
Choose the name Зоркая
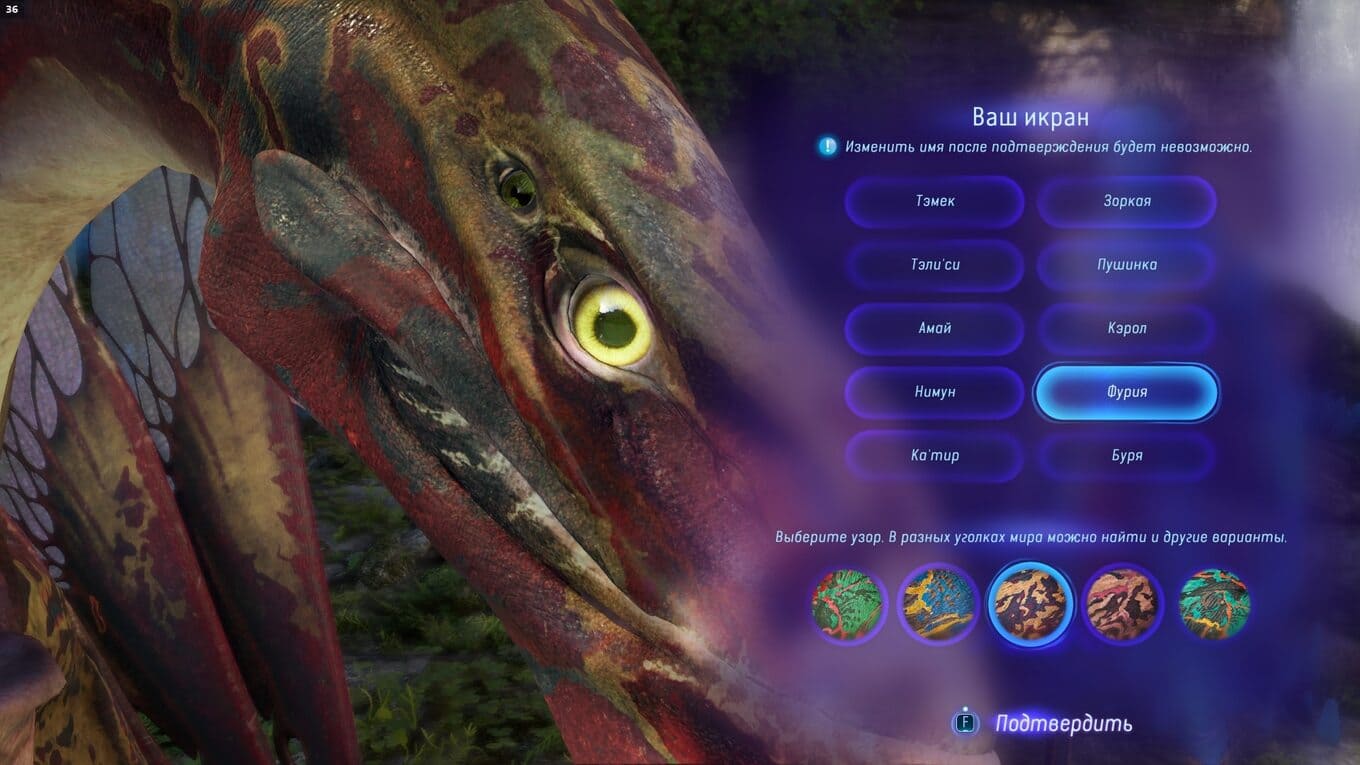[1126, 201]
